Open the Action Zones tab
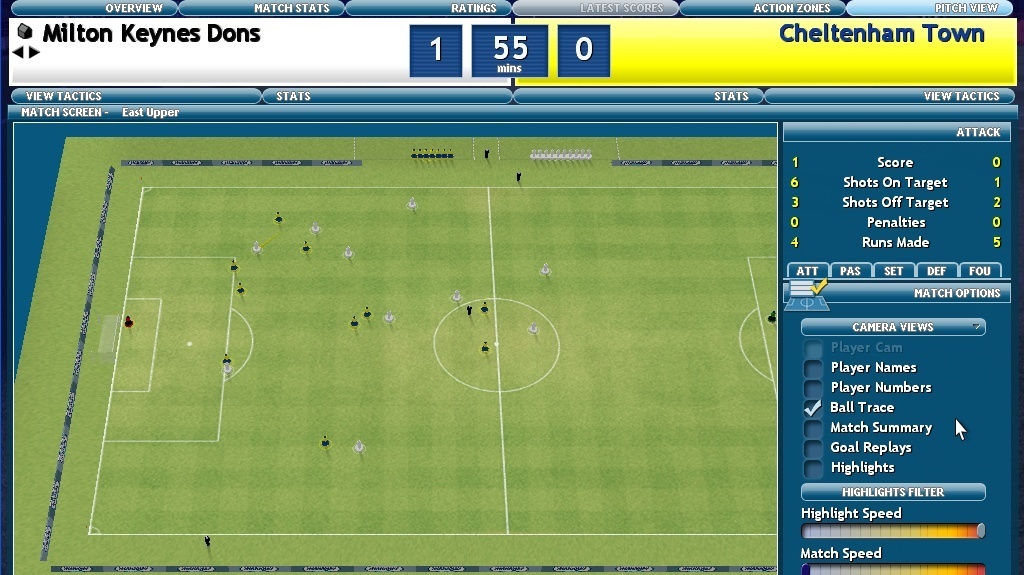The width and height of the screenshot is (1024, 575). coord(792,8)
